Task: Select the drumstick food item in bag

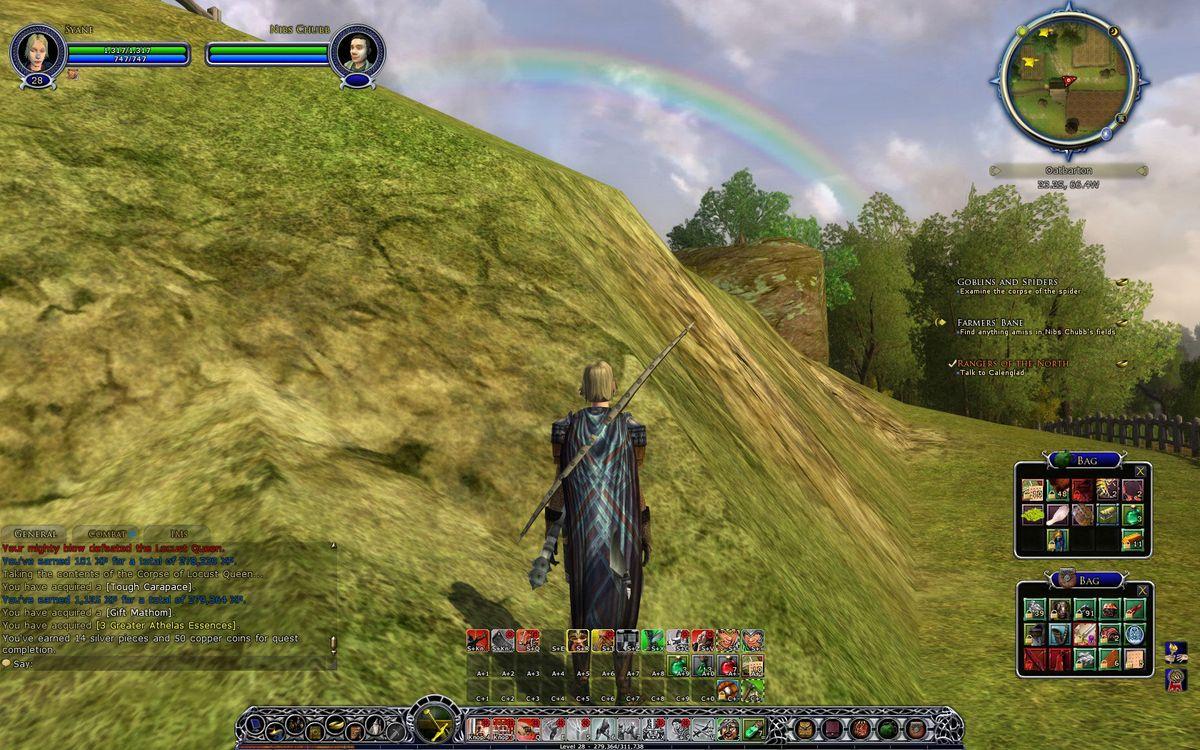Action: [1058, 515]
